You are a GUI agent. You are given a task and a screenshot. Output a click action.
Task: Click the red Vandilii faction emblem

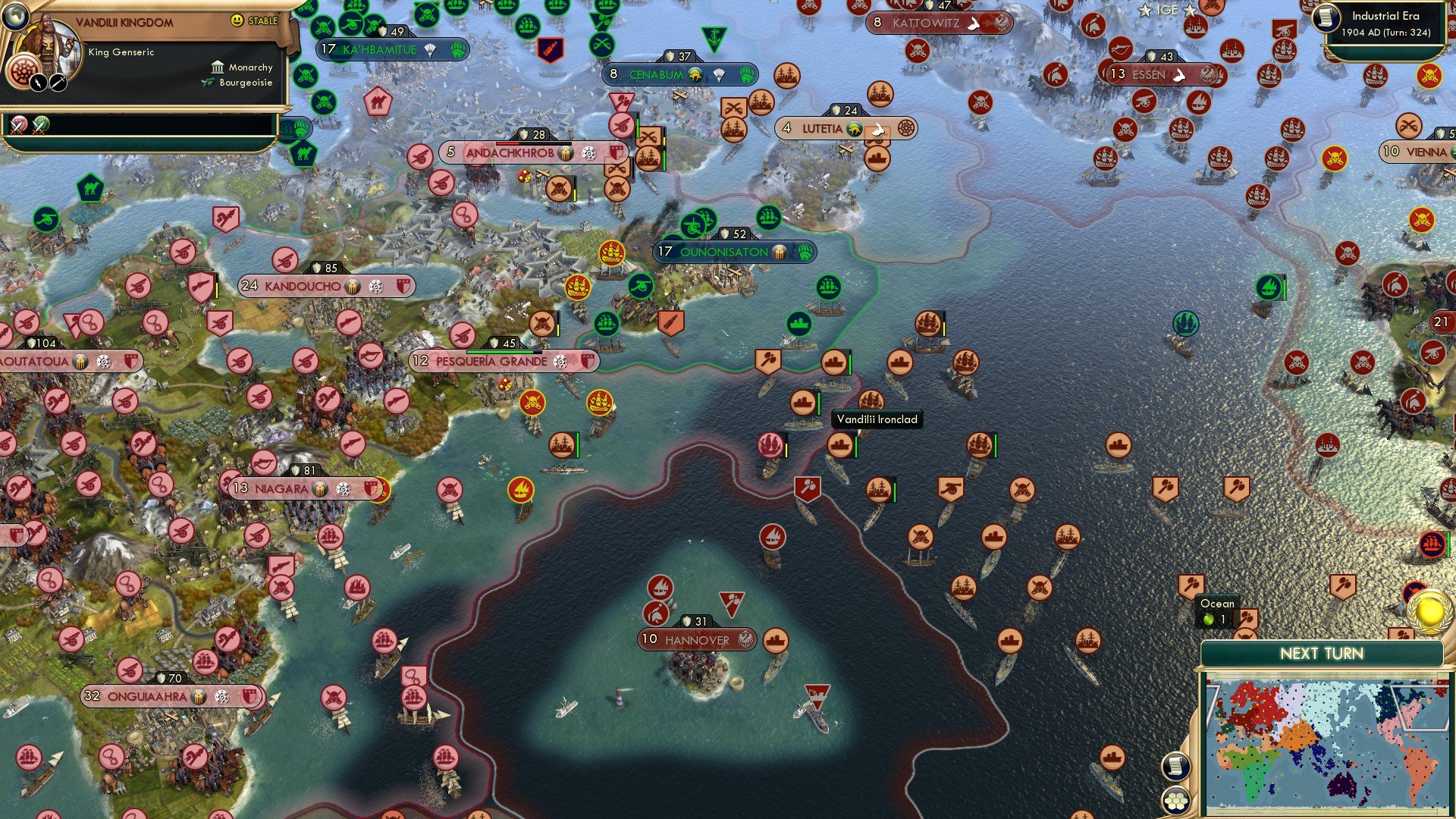[x=25, y=73]
